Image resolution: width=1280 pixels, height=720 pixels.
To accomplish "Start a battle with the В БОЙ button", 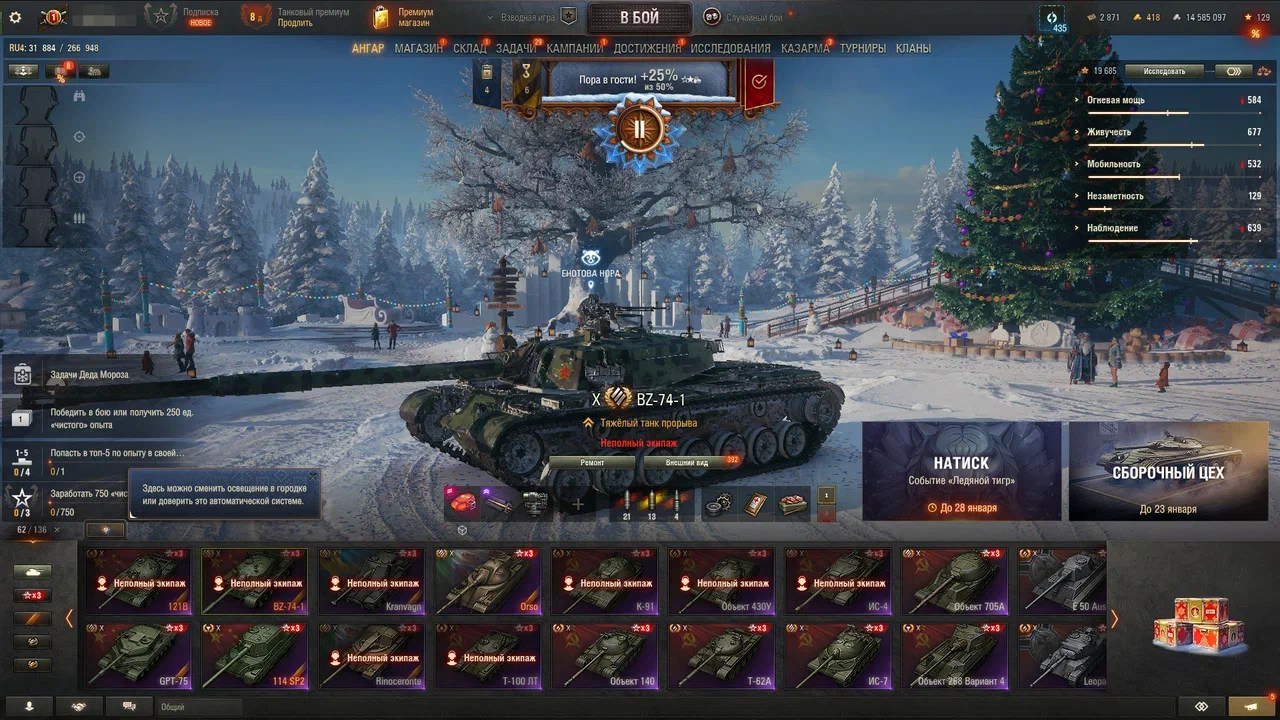I will point(638,17).
